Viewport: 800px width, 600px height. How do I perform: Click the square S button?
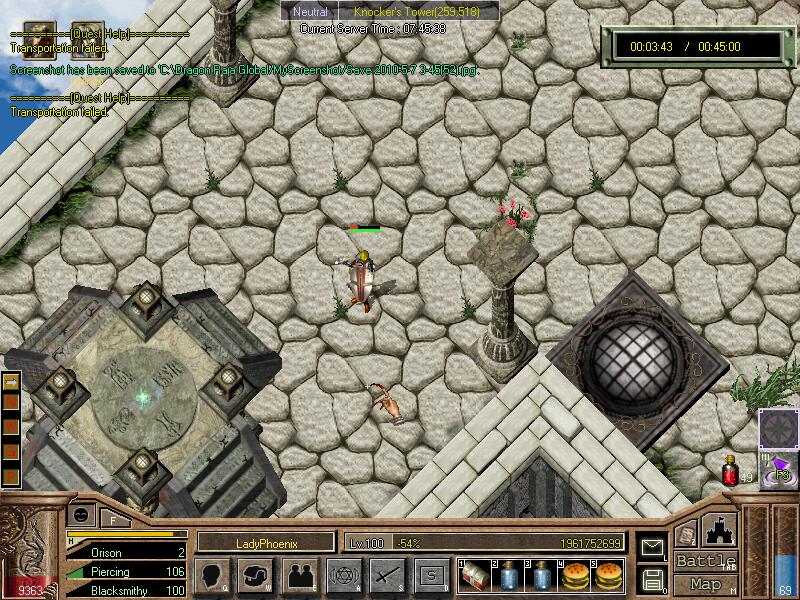[x=431, y=575]
